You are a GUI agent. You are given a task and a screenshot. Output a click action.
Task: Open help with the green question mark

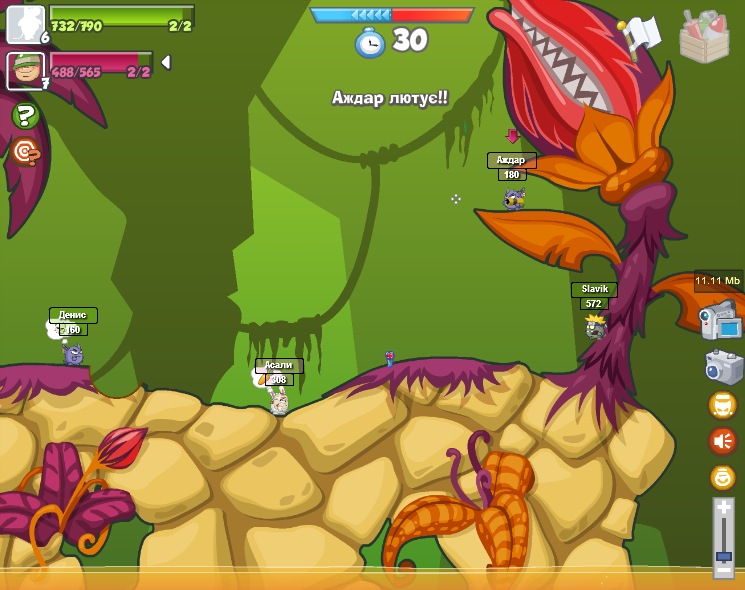[x=25, y=116]
